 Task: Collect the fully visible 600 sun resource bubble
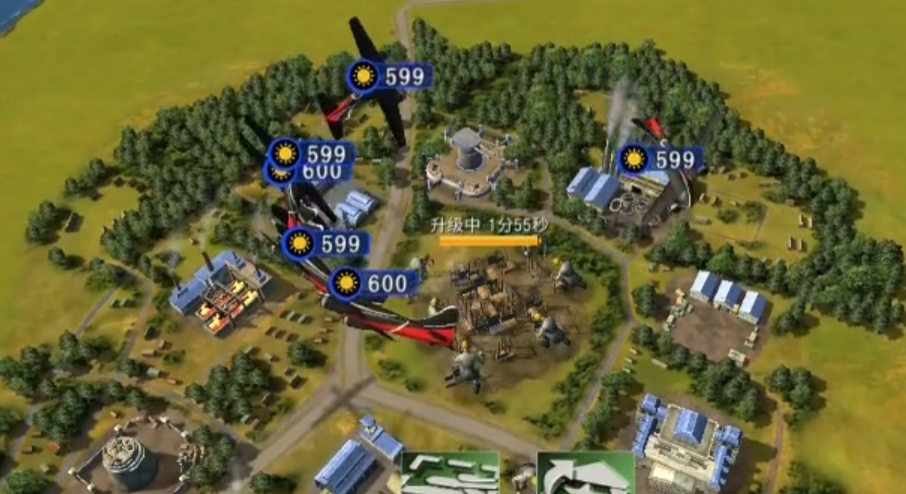[374, 284]
